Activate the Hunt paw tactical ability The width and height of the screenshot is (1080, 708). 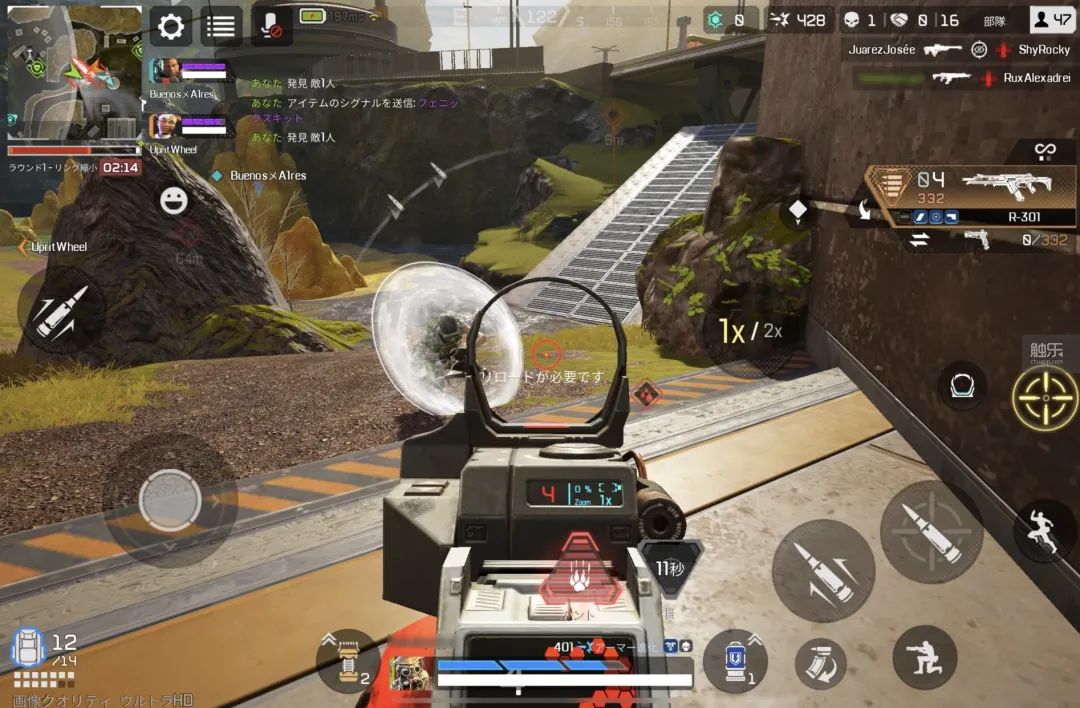click(x=579, y=570)
